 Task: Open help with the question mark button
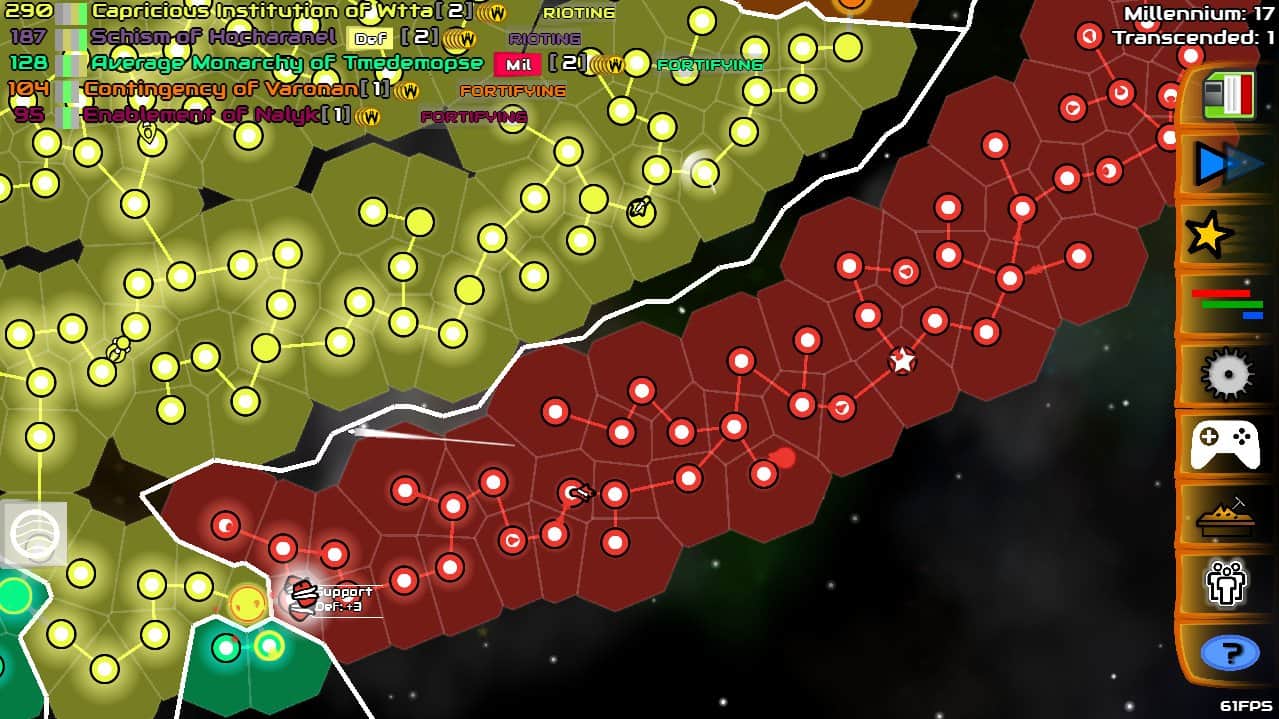pyautogui.click(x=1229, y=654)
